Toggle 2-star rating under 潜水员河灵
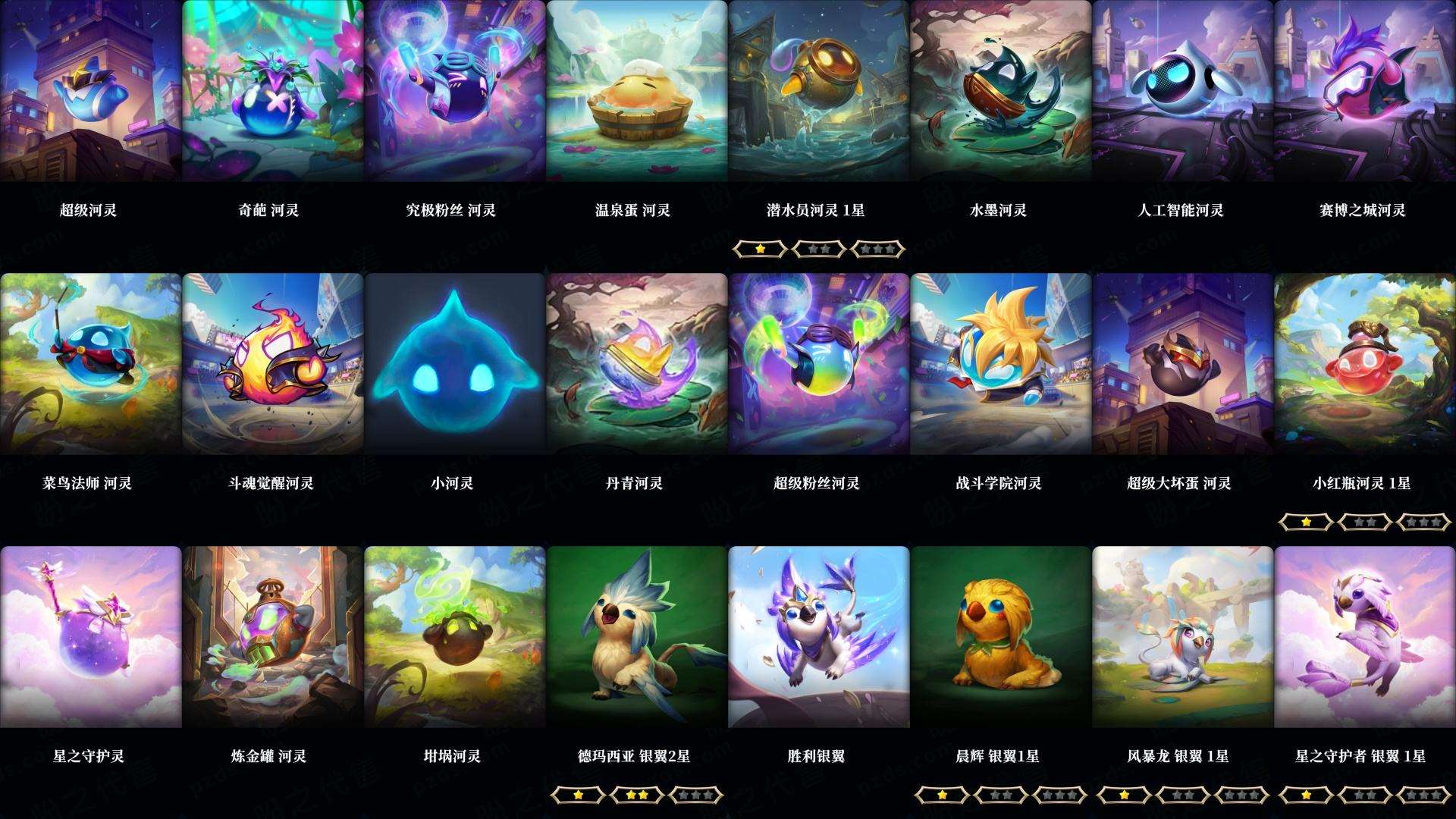The height and width of the screenshot is (819, 1456). 819,249
